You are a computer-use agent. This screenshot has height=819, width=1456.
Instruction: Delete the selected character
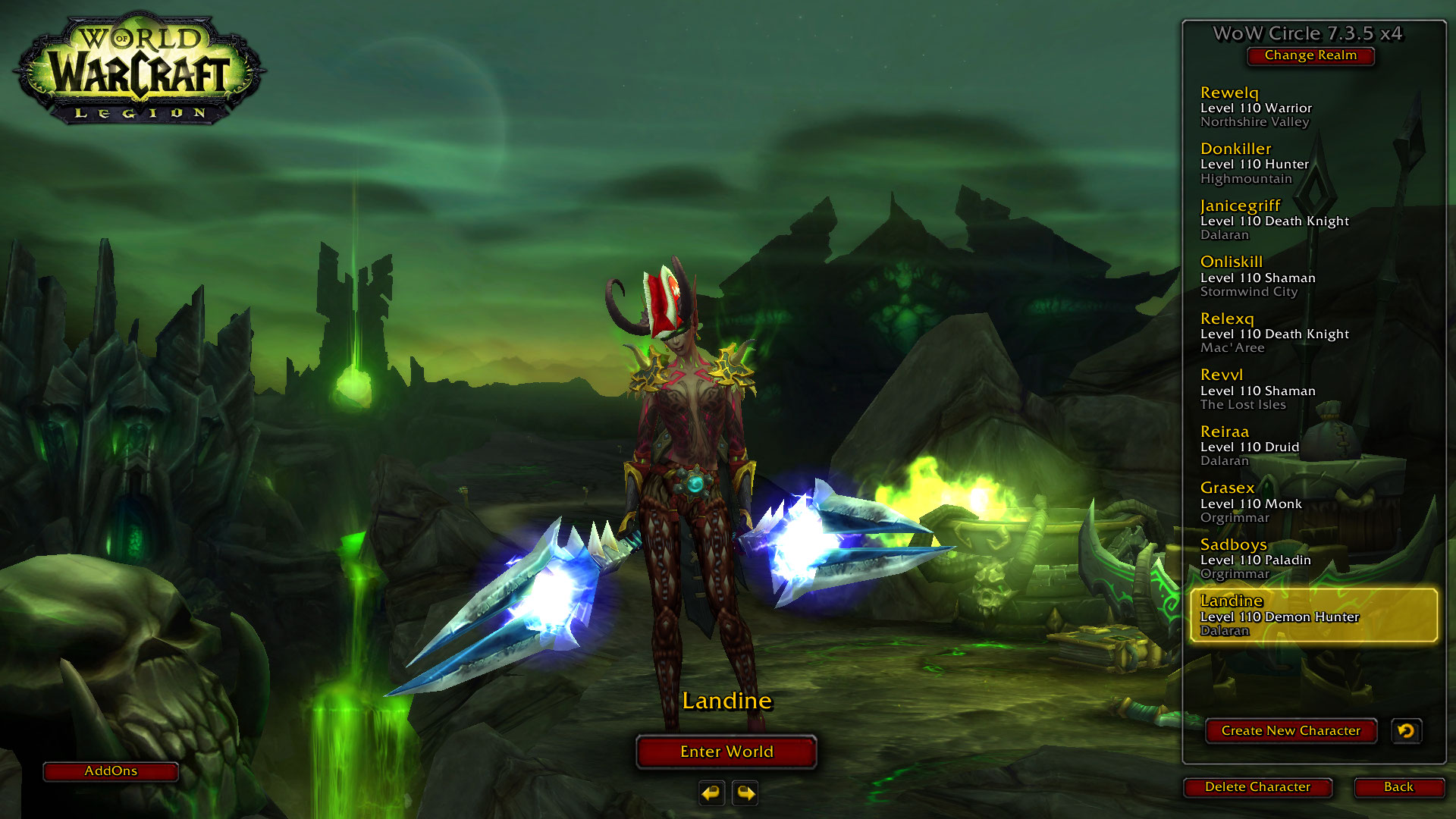[x=1257, y=787]
